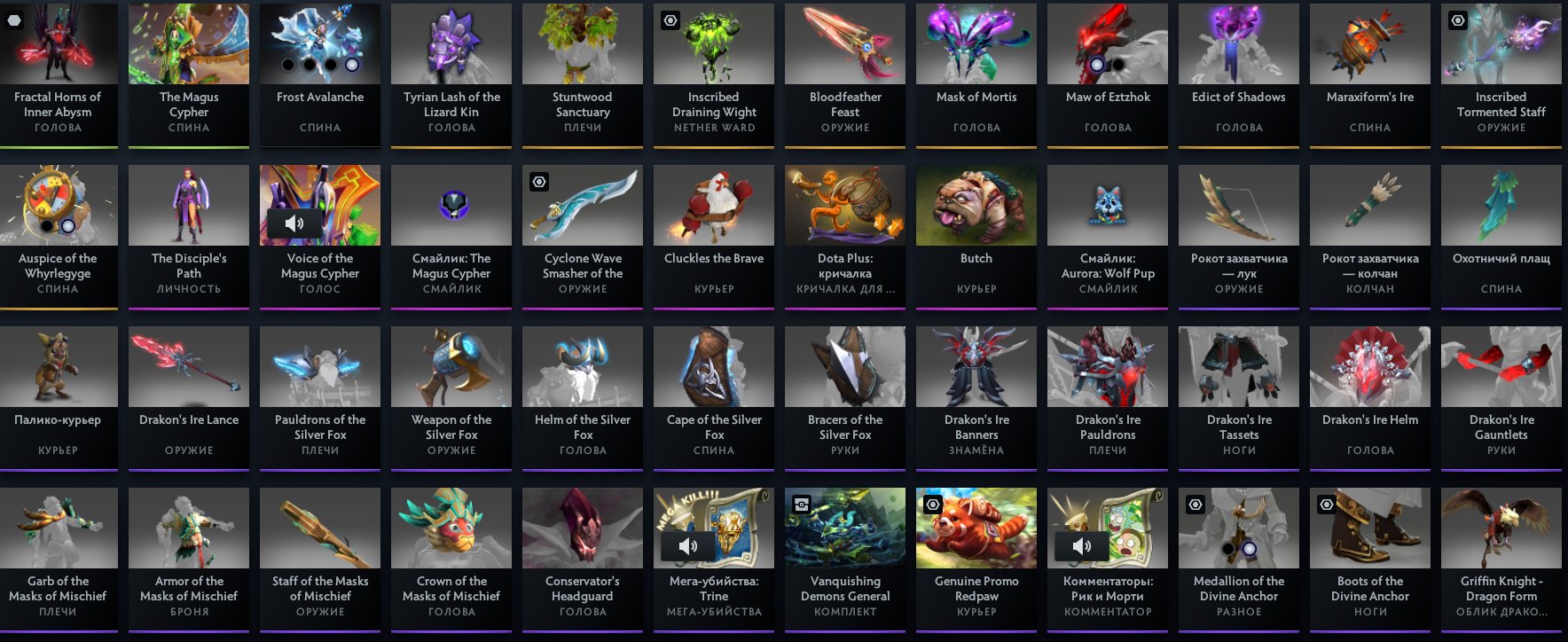The width and height of the screenshot is (1568, 642).
Task: Click the gem icon on Inscribed Draining Wight
Action: click(671, 20)
